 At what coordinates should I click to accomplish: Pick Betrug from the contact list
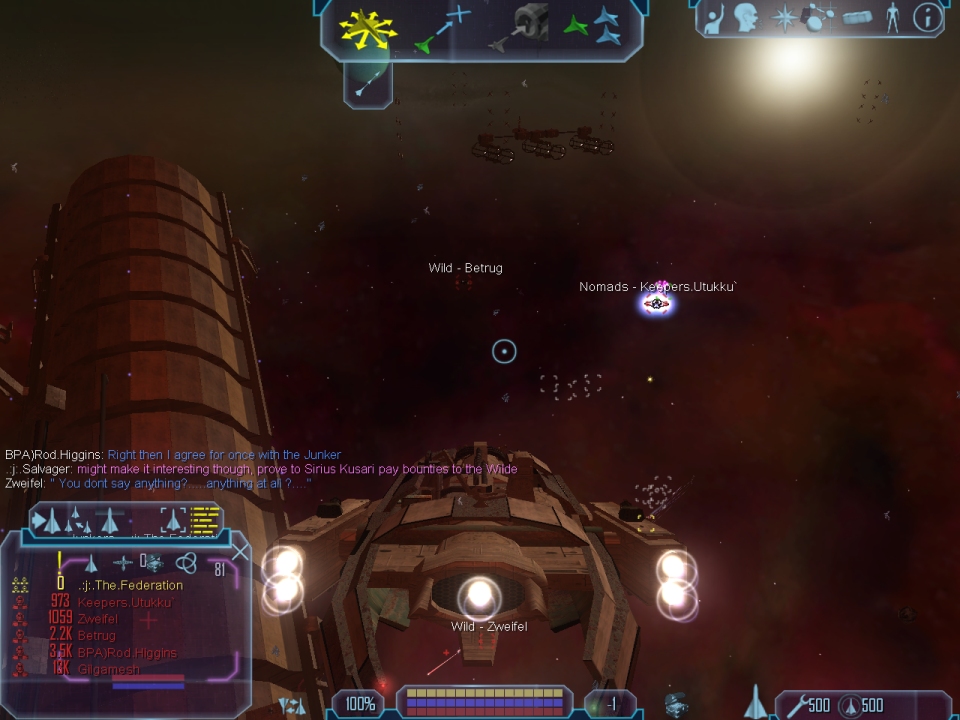coord(96,636)
